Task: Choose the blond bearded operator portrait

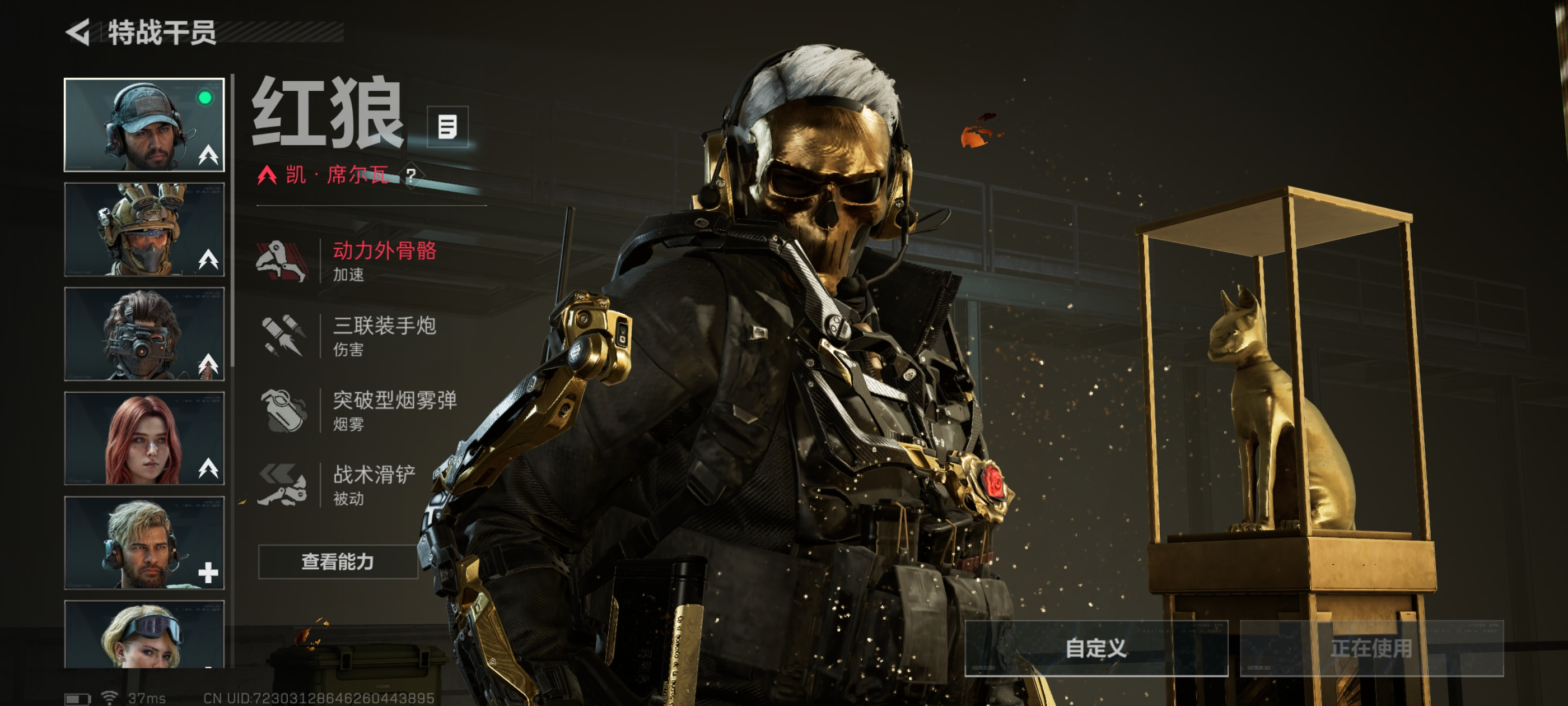Action: (x=144, y=543)
